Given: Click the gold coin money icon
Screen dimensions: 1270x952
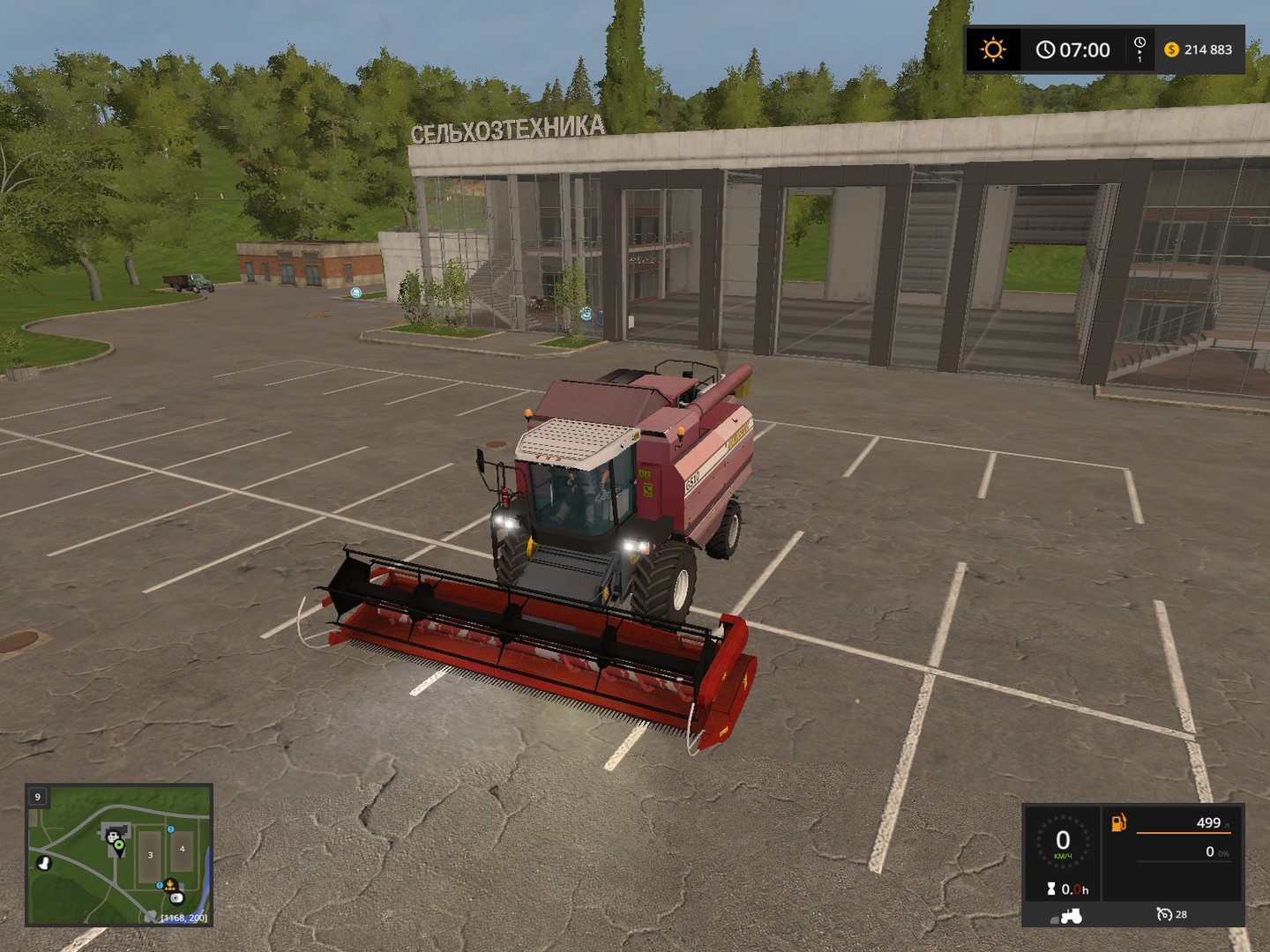Looking at the screenshot, I should coord(1172,49).
